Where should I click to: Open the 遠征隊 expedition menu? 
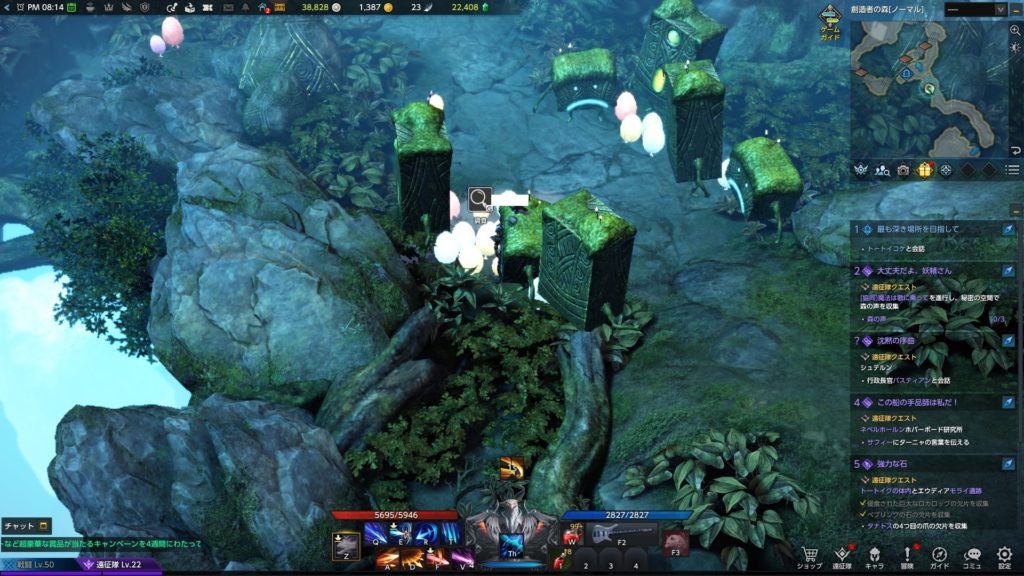(841, 555)
